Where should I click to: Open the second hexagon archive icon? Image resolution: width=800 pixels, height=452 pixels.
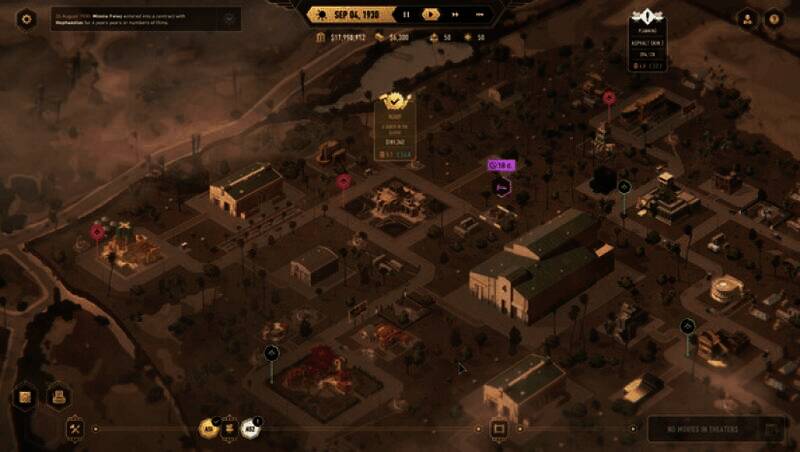[x=58, y=397]
